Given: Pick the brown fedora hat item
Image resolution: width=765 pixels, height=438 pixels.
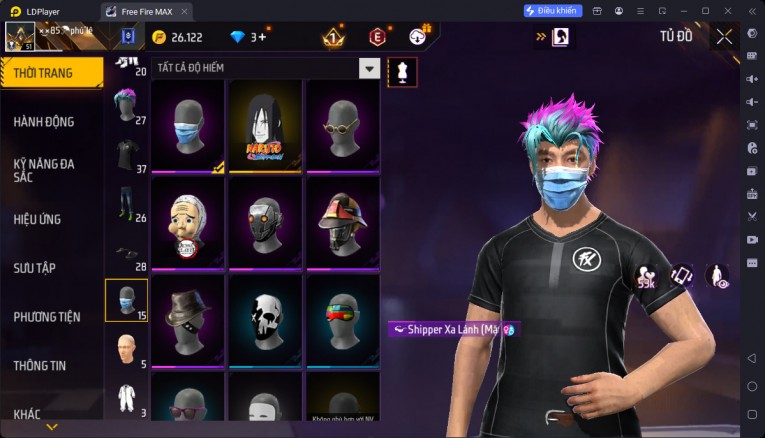Looking at the screenshot, I should coord(188,321).
